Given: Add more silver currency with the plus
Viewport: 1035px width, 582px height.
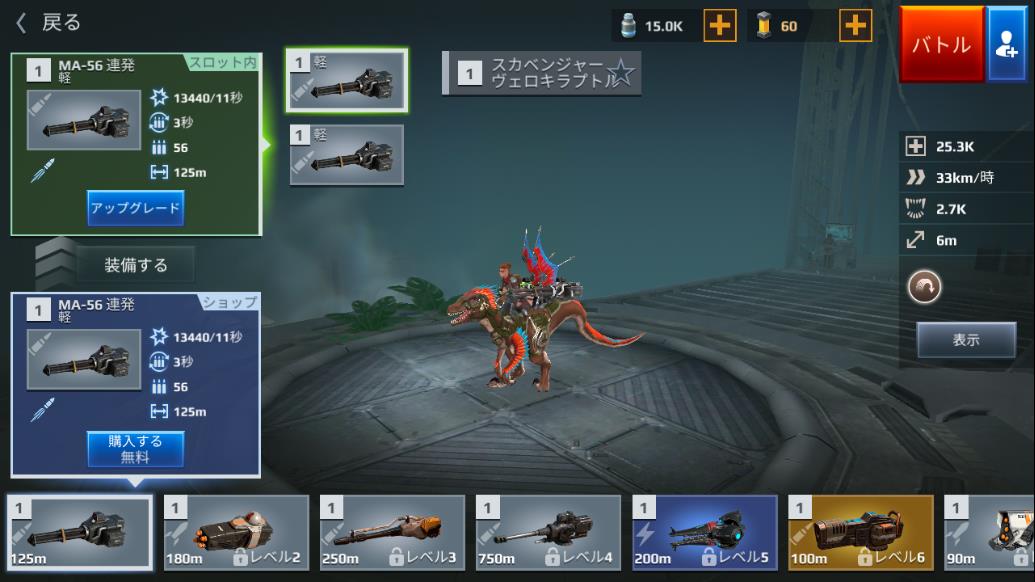Looking at the screenshot, I should [720, 26].
